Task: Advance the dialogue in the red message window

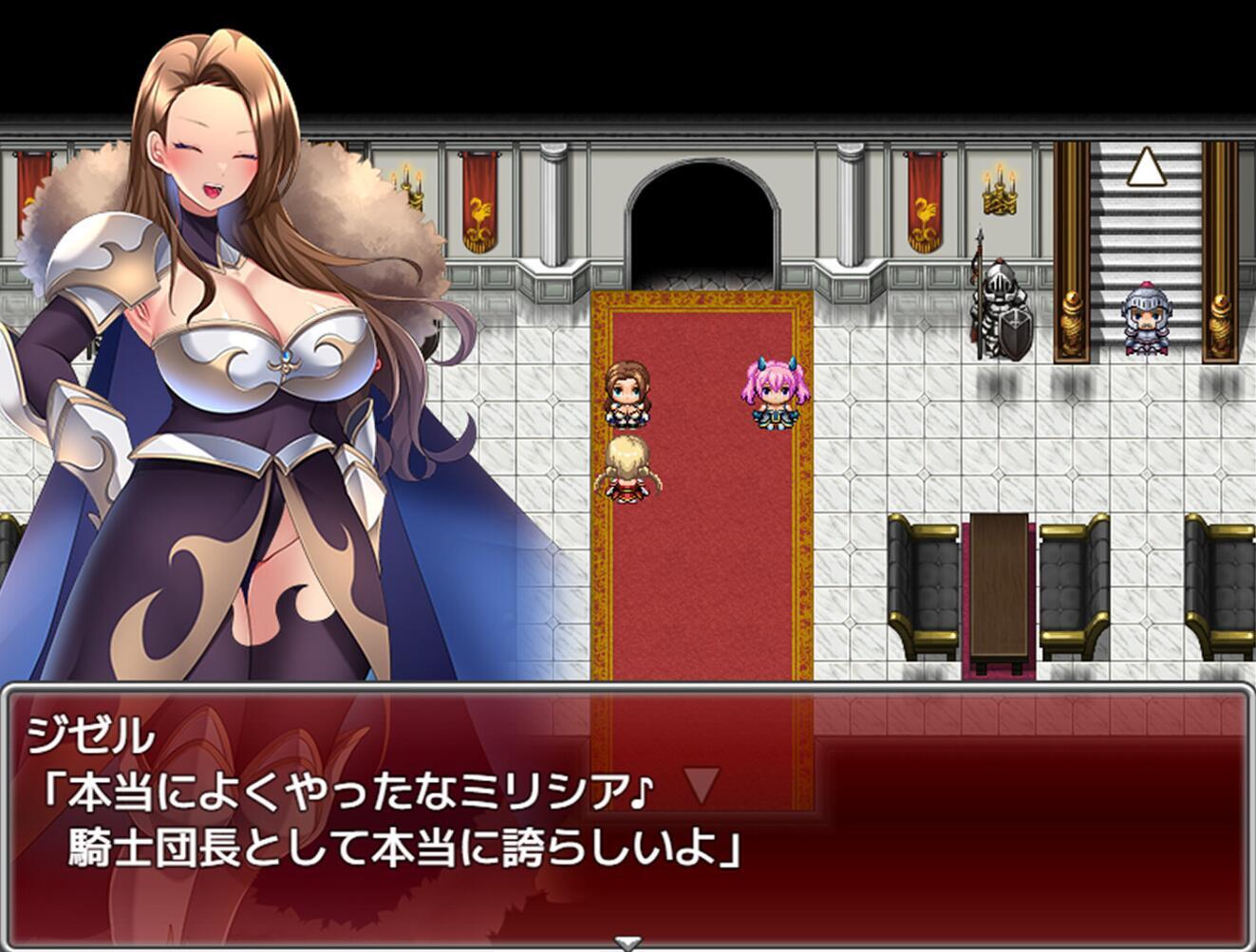Action: pos(627,816)
